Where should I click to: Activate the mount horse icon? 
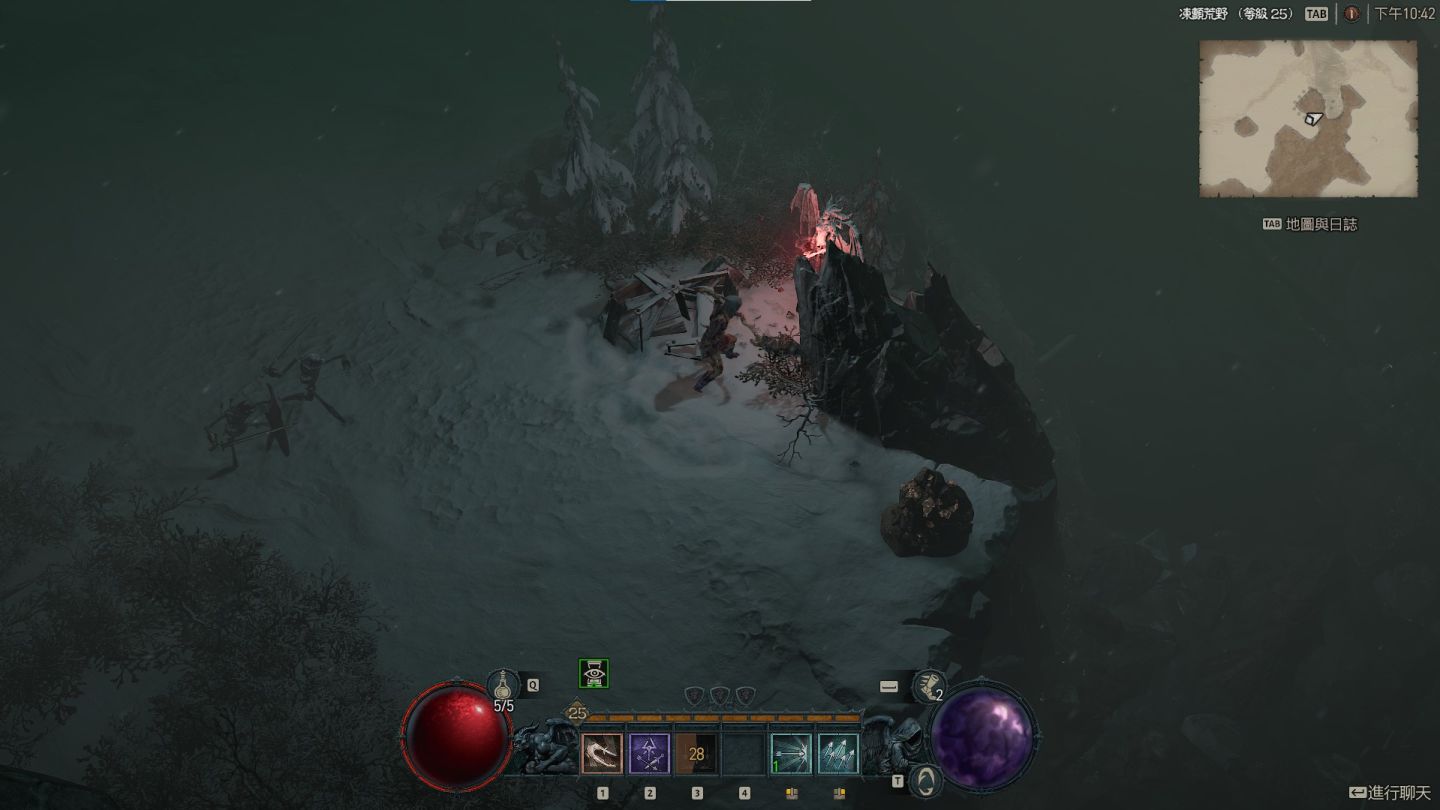[925, 780]
